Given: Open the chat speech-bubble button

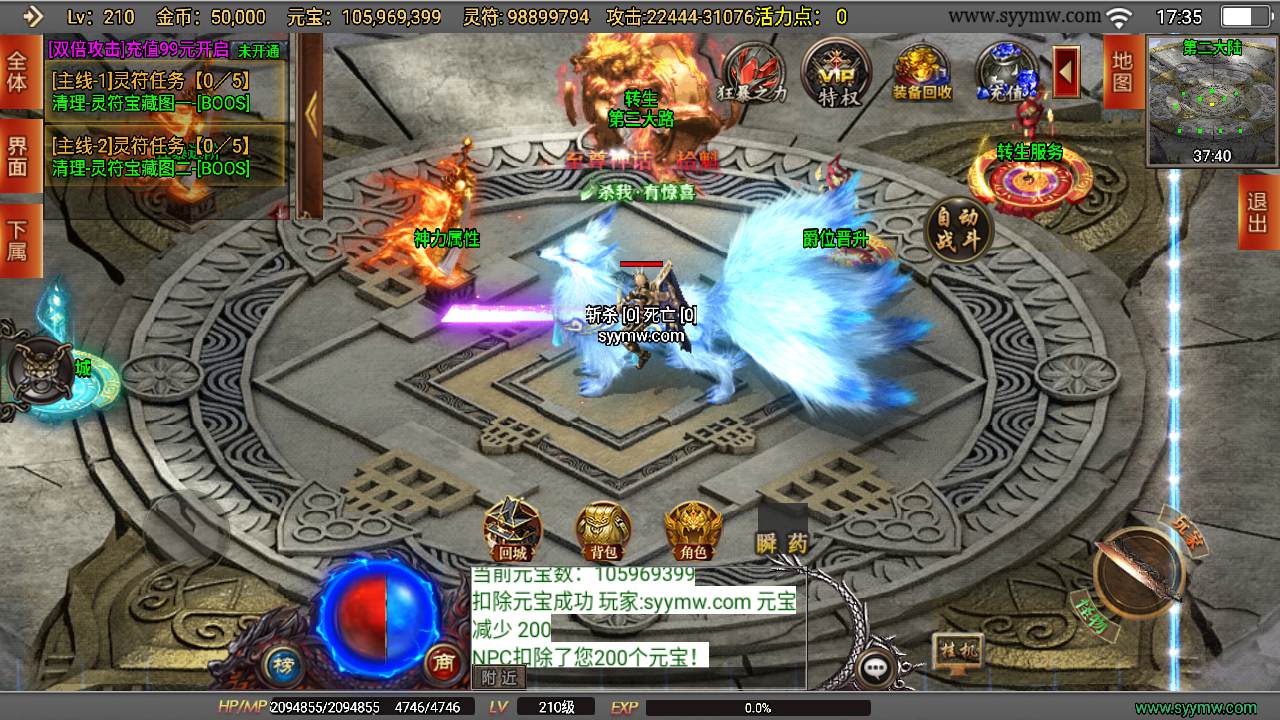Looking at the screenshot, I should coord(877,668).
